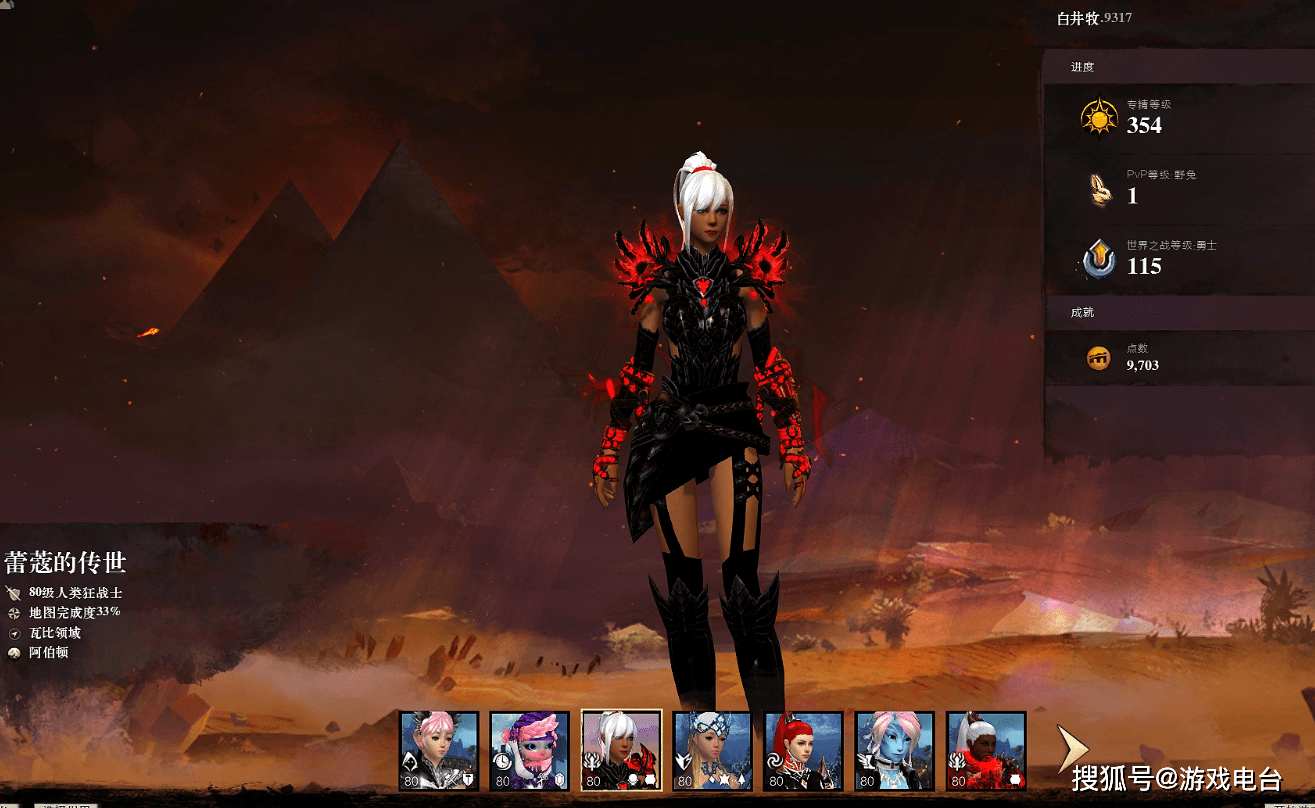Choose the purple-and-pink flower-haired character portrait
Image resolution: width=1315 pixels, height=808 pixels.
point(530,751)
